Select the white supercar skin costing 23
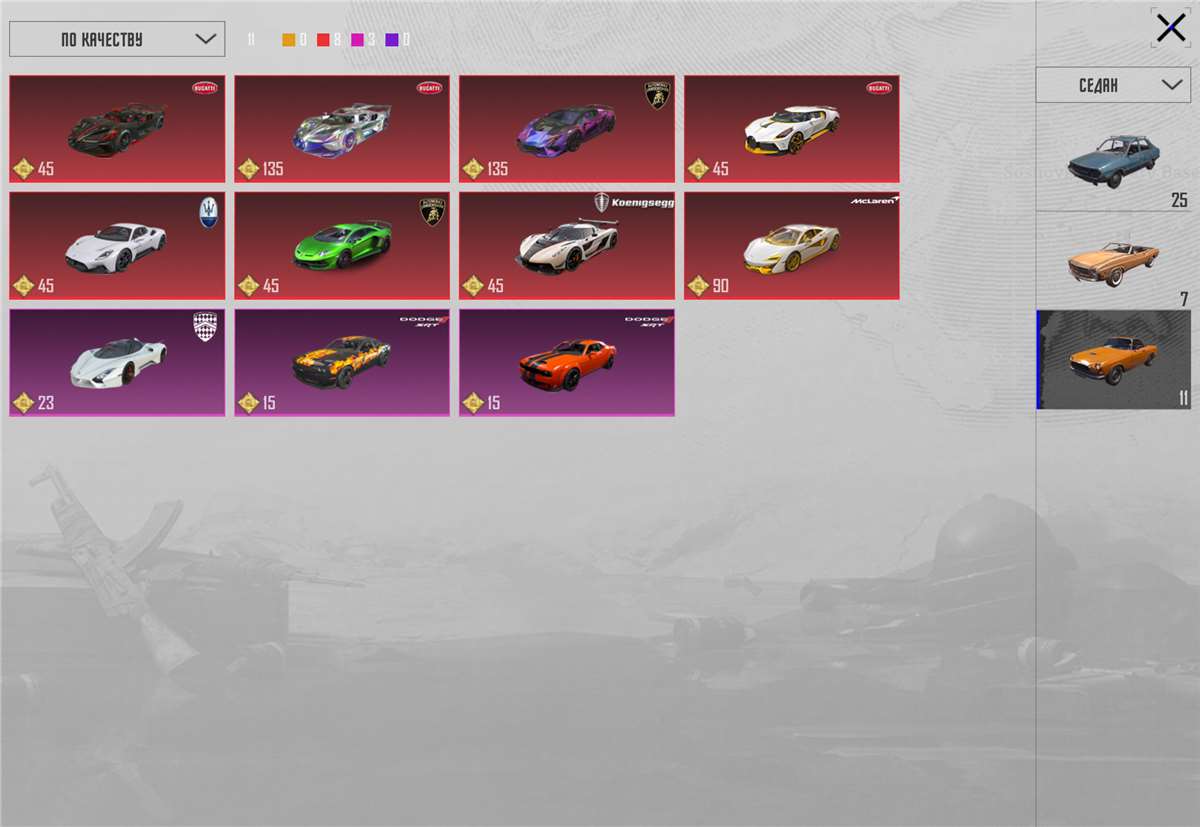Viewport: 1200px width, 827px height. pos(117,363)
